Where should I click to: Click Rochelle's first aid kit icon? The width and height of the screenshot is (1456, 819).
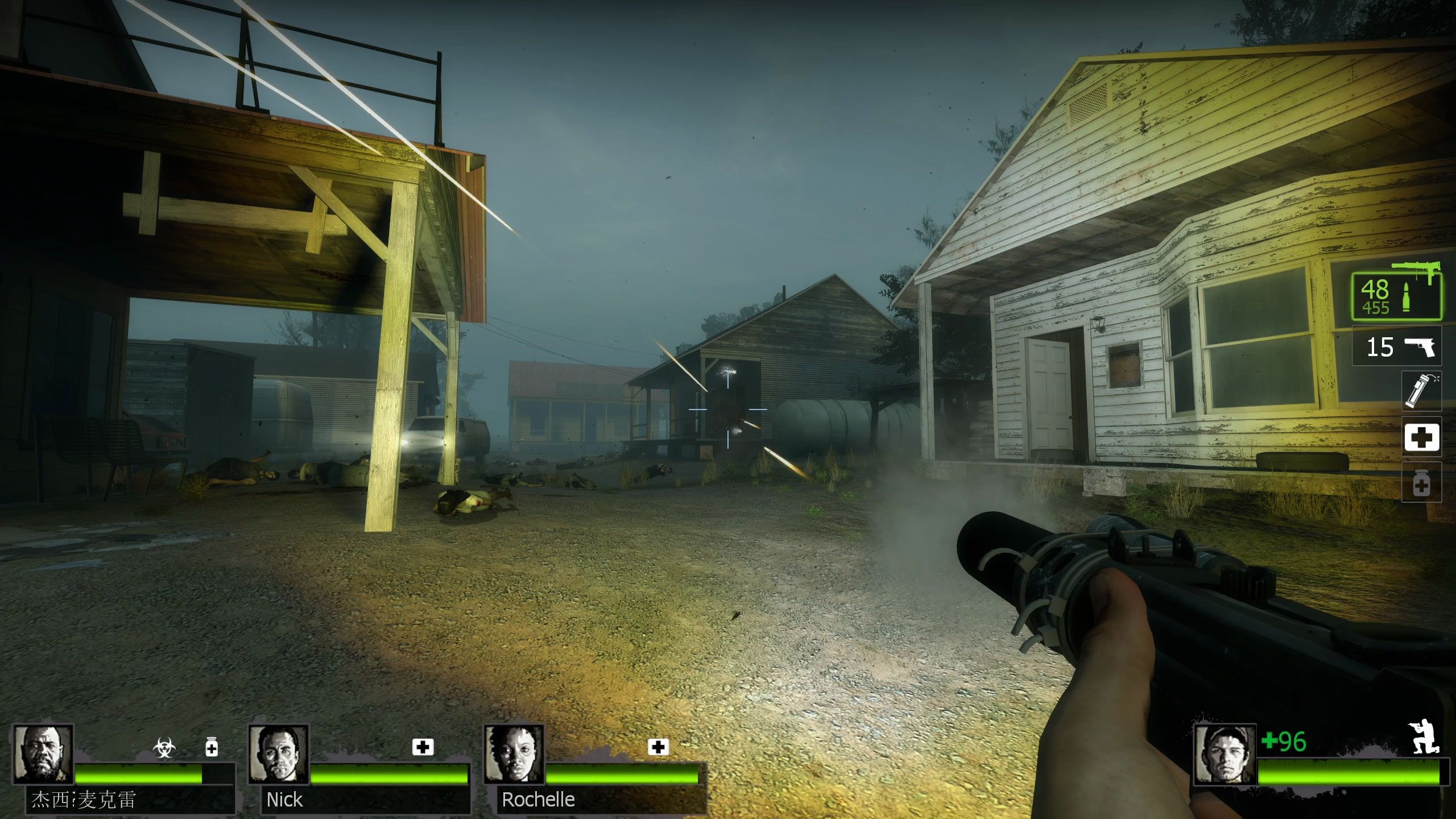pos(658,747)
